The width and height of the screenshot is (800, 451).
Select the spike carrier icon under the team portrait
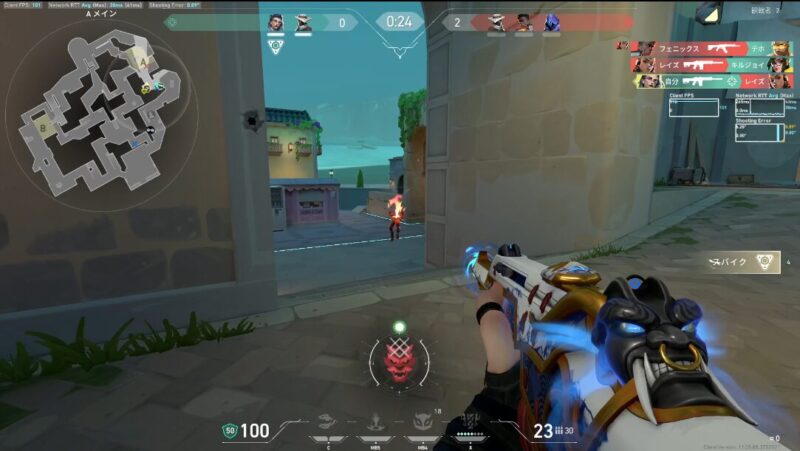(276, 47)
